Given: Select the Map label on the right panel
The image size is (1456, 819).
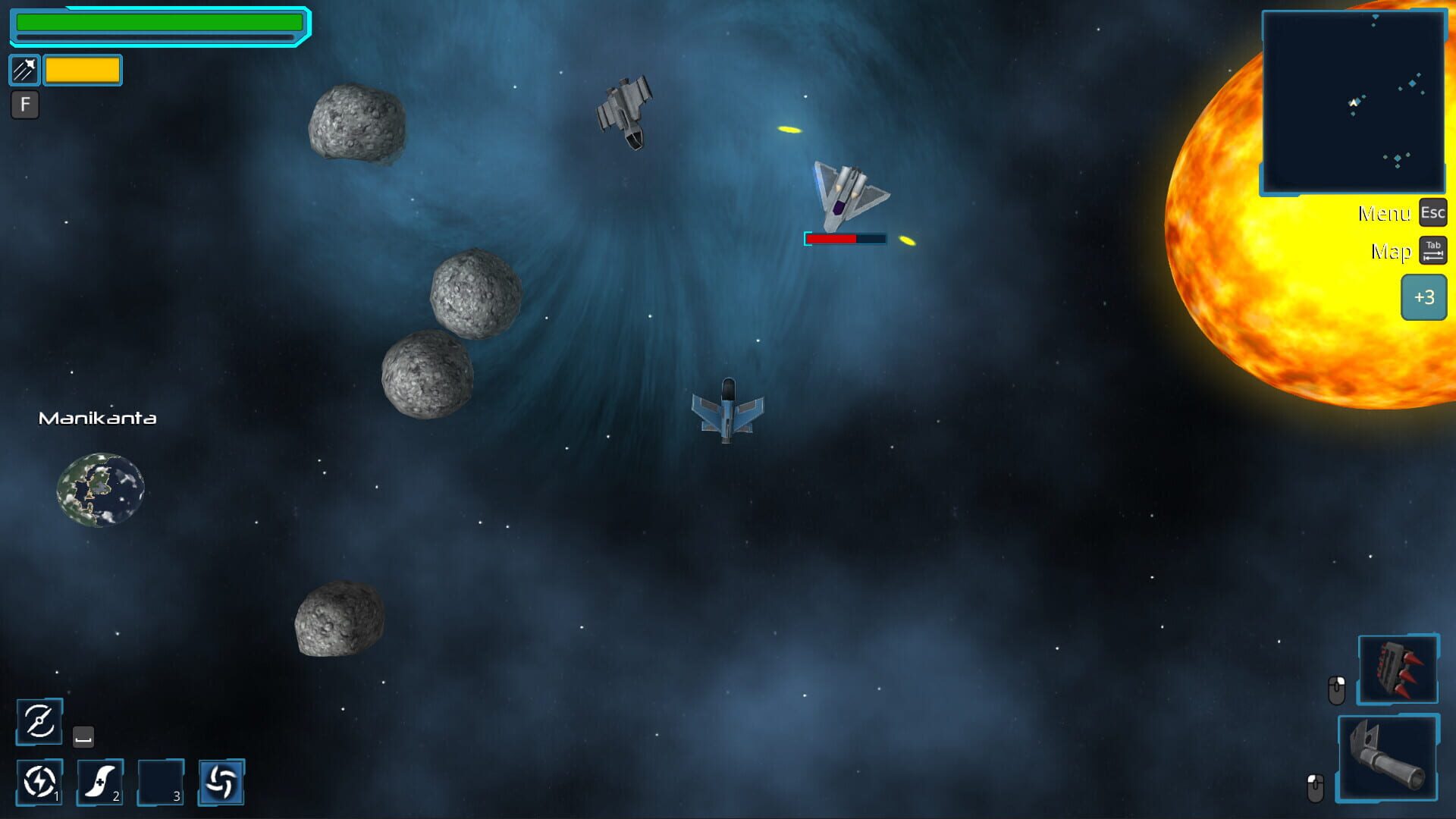Looking at the screenshot, I should pos(1391,250).
